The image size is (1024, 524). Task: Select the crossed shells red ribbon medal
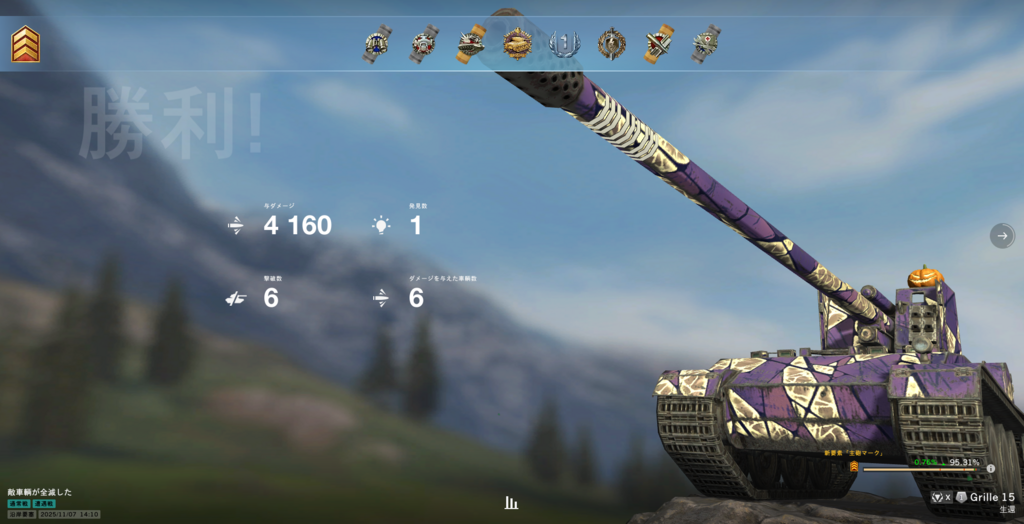658,44
